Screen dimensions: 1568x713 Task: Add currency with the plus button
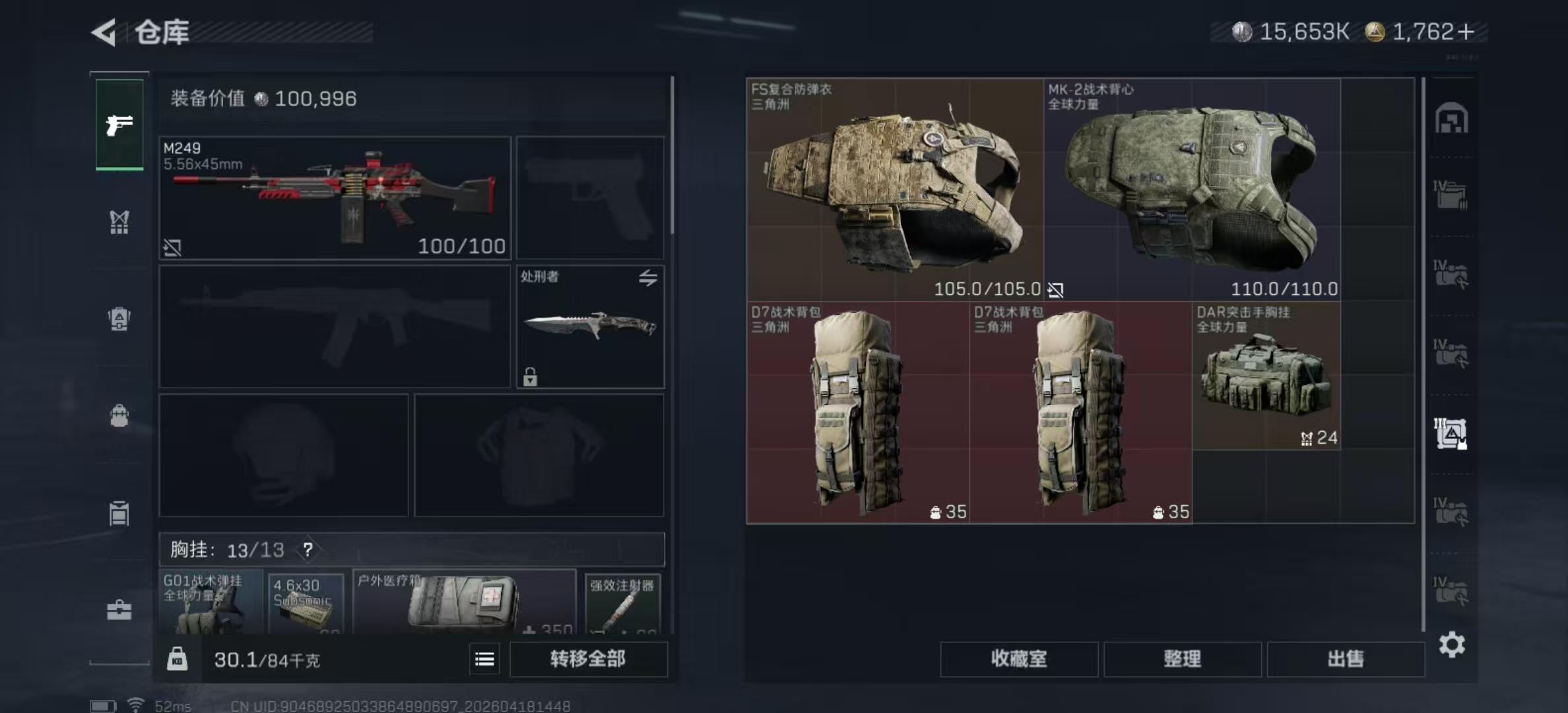click(1466, 32)
